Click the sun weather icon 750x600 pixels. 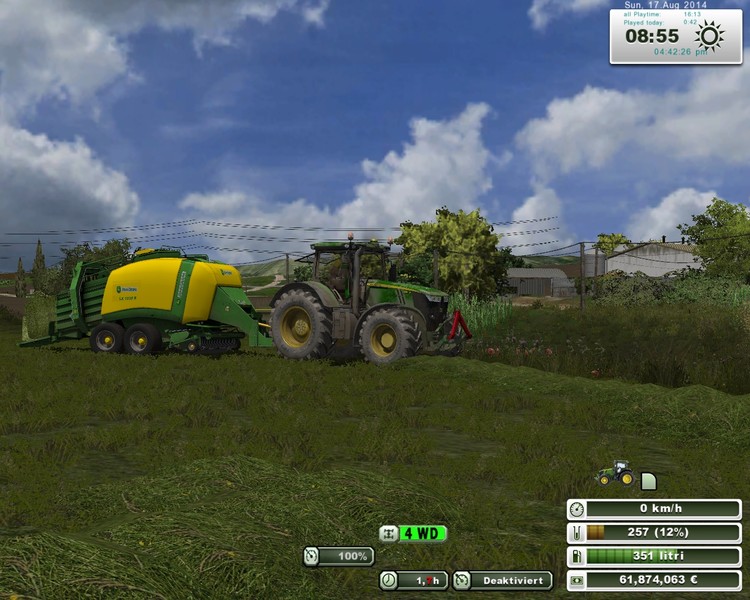[x=710, y=36]
